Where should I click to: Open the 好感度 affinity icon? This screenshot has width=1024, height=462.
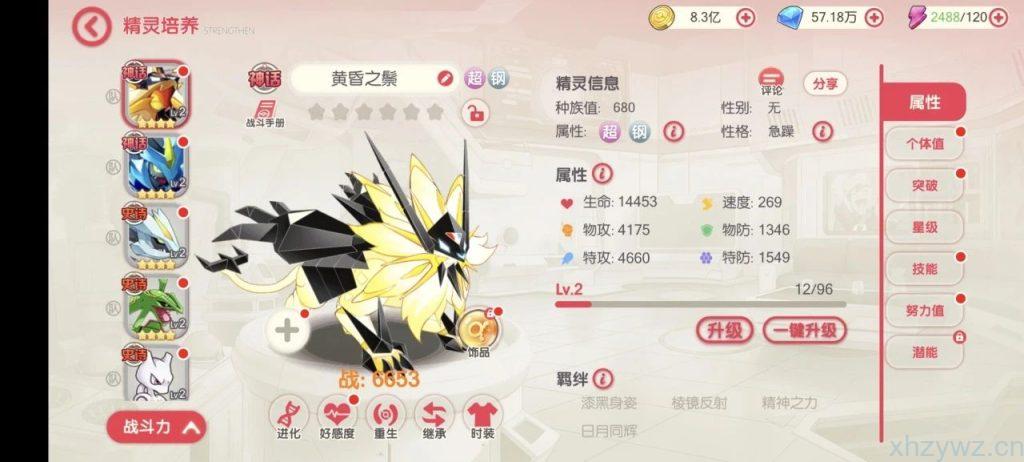(x=337, y=413)
